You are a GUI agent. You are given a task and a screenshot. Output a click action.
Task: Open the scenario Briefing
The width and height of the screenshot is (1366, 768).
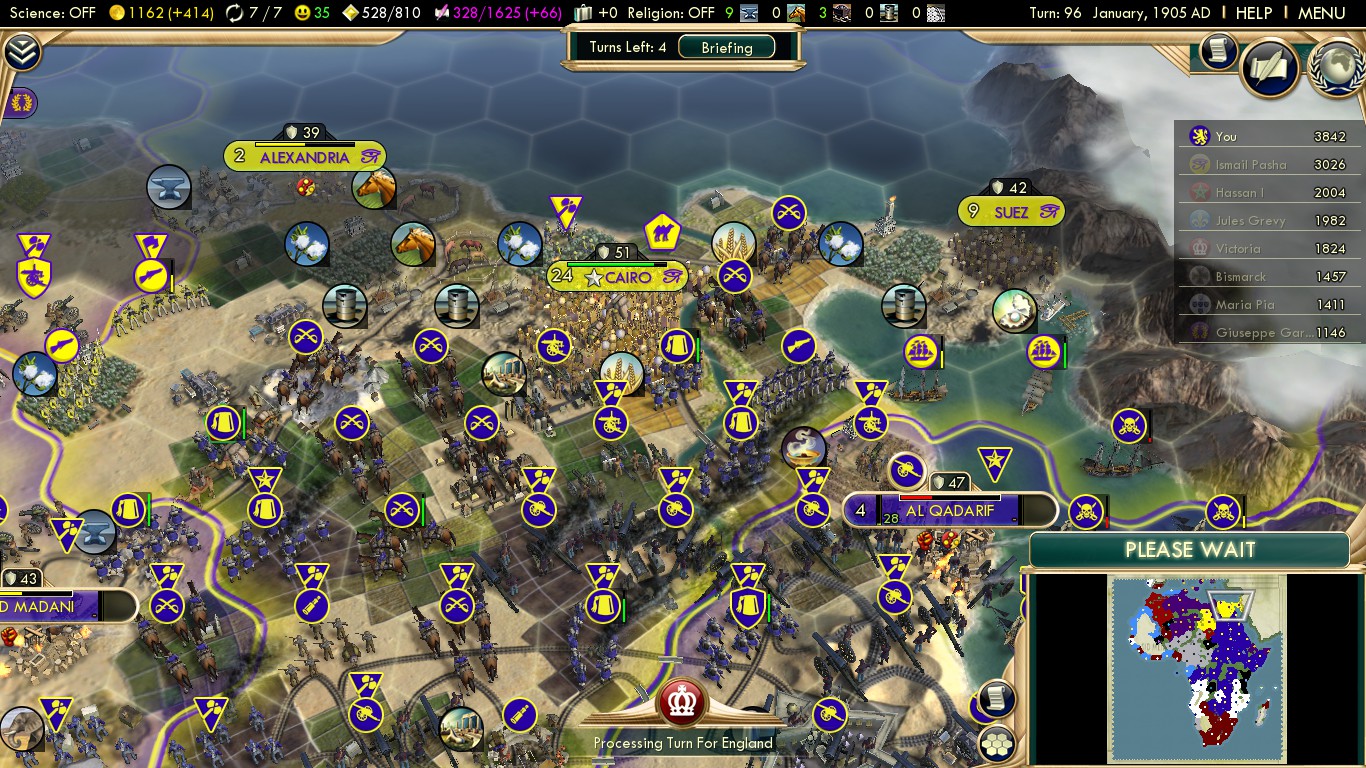click(727, 47)
